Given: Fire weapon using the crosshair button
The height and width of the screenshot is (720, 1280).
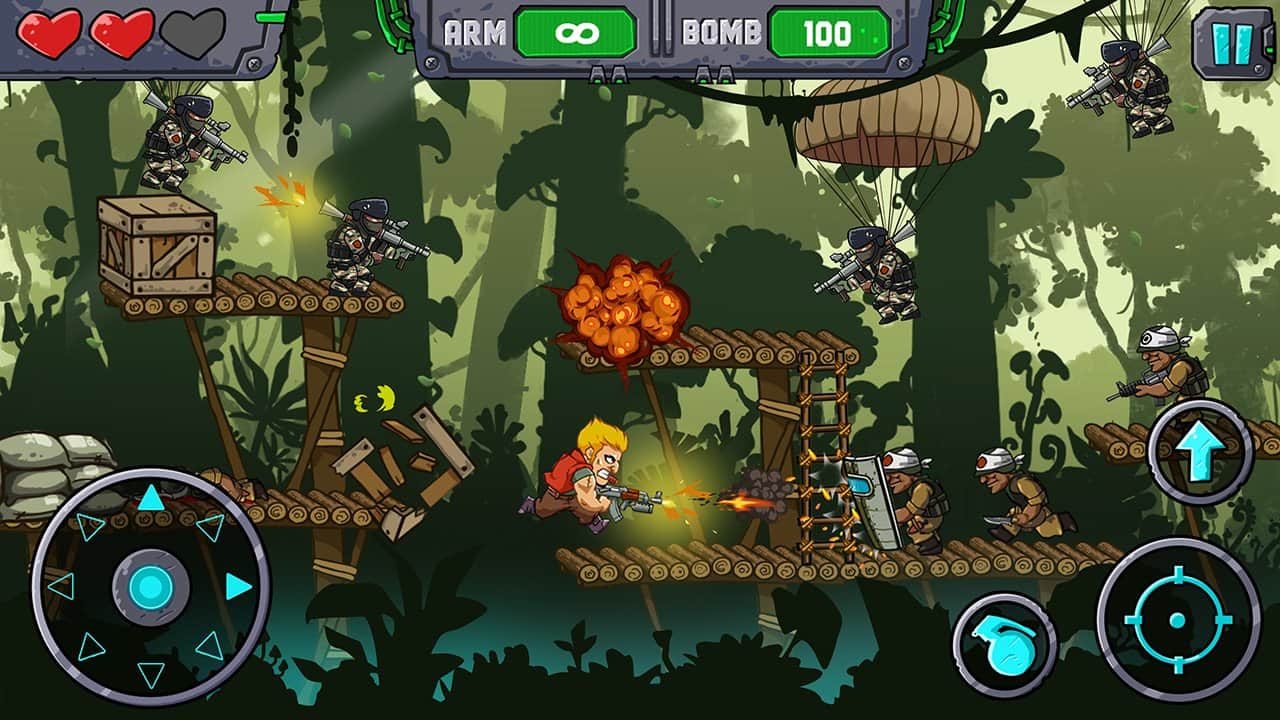Looking at the screenshot, I should [1177, 620].
